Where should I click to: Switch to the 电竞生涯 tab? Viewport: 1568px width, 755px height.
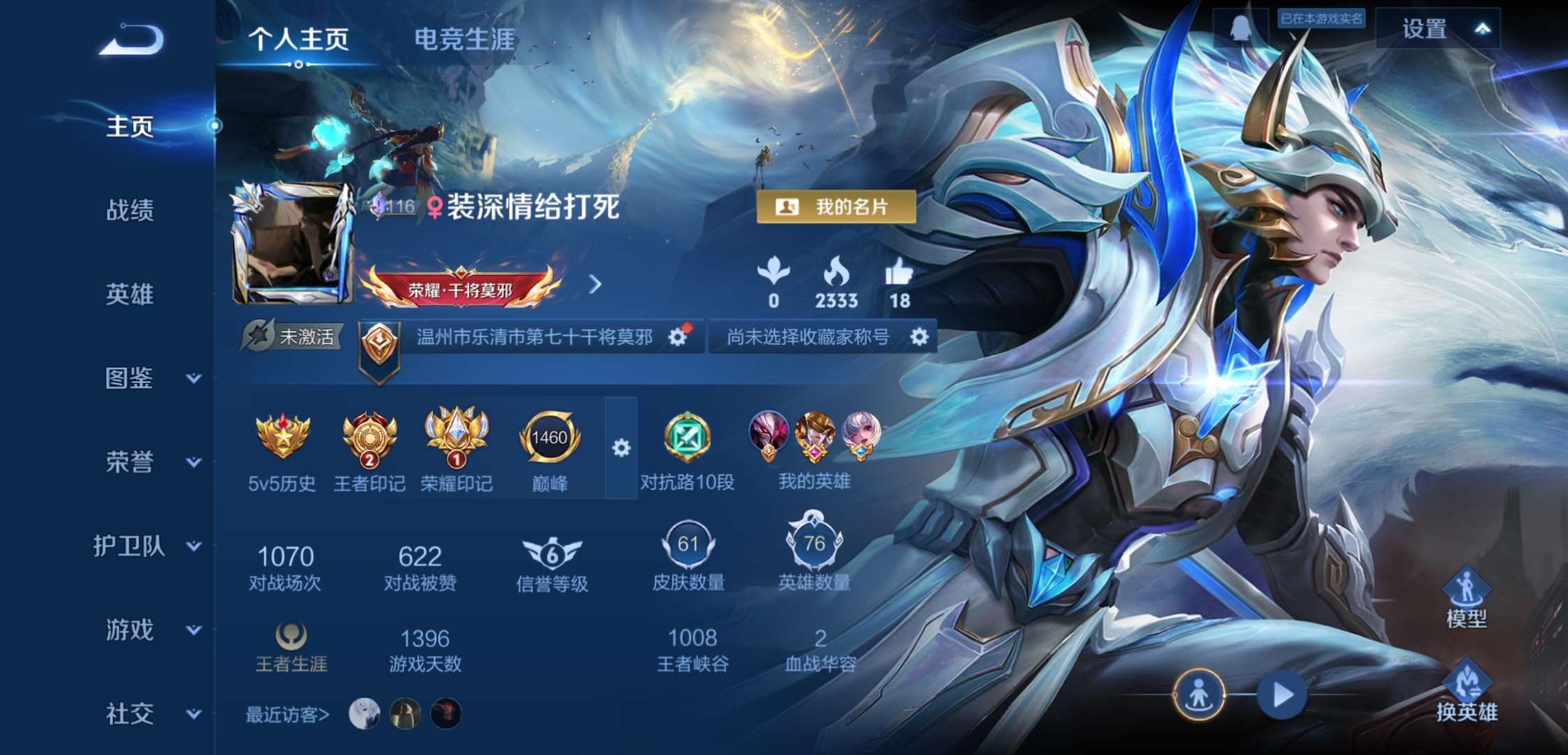point(465,41)
